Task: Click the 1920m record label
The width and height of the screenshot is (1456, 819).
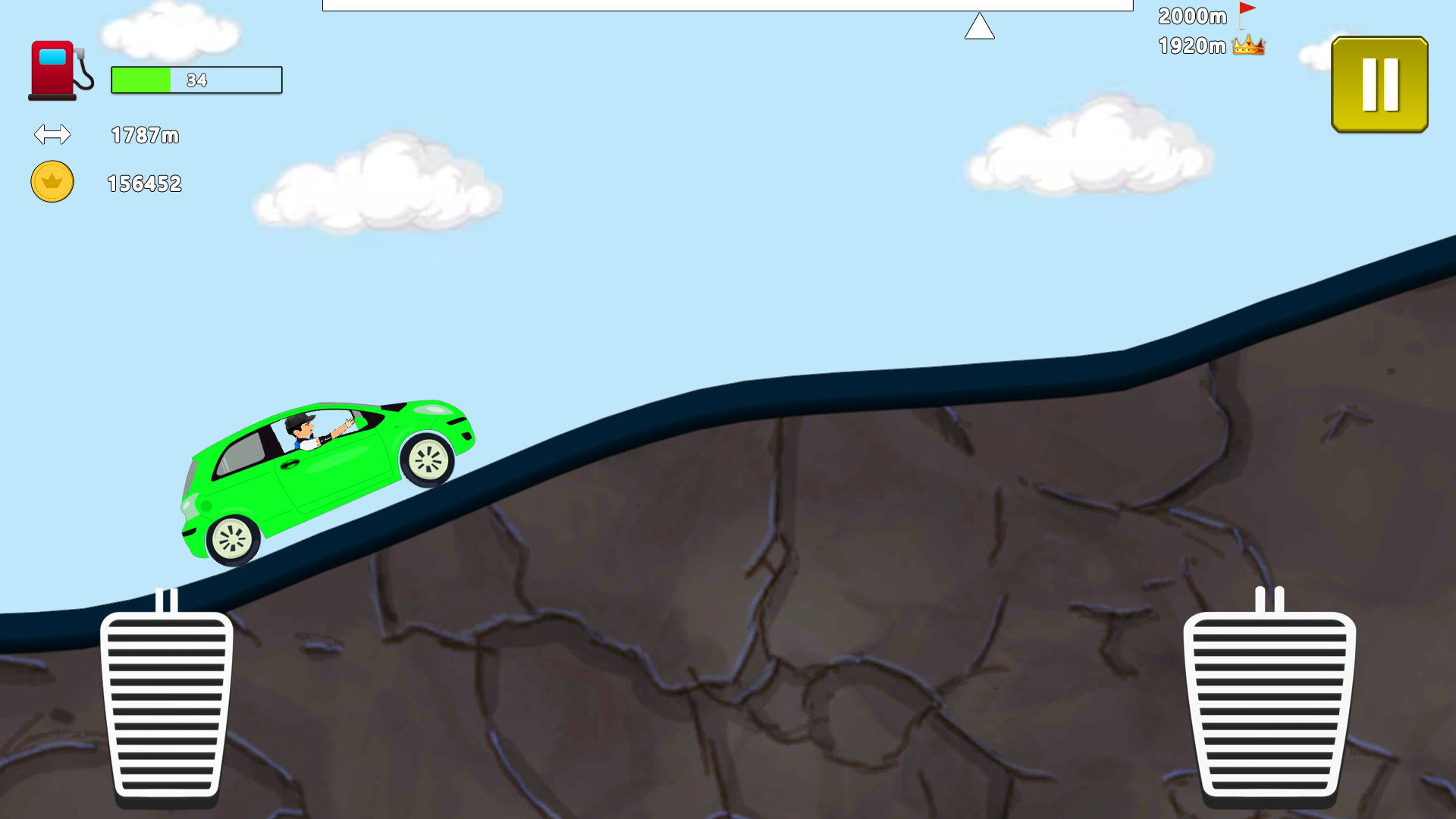Action: click(x=1191, y=45)
